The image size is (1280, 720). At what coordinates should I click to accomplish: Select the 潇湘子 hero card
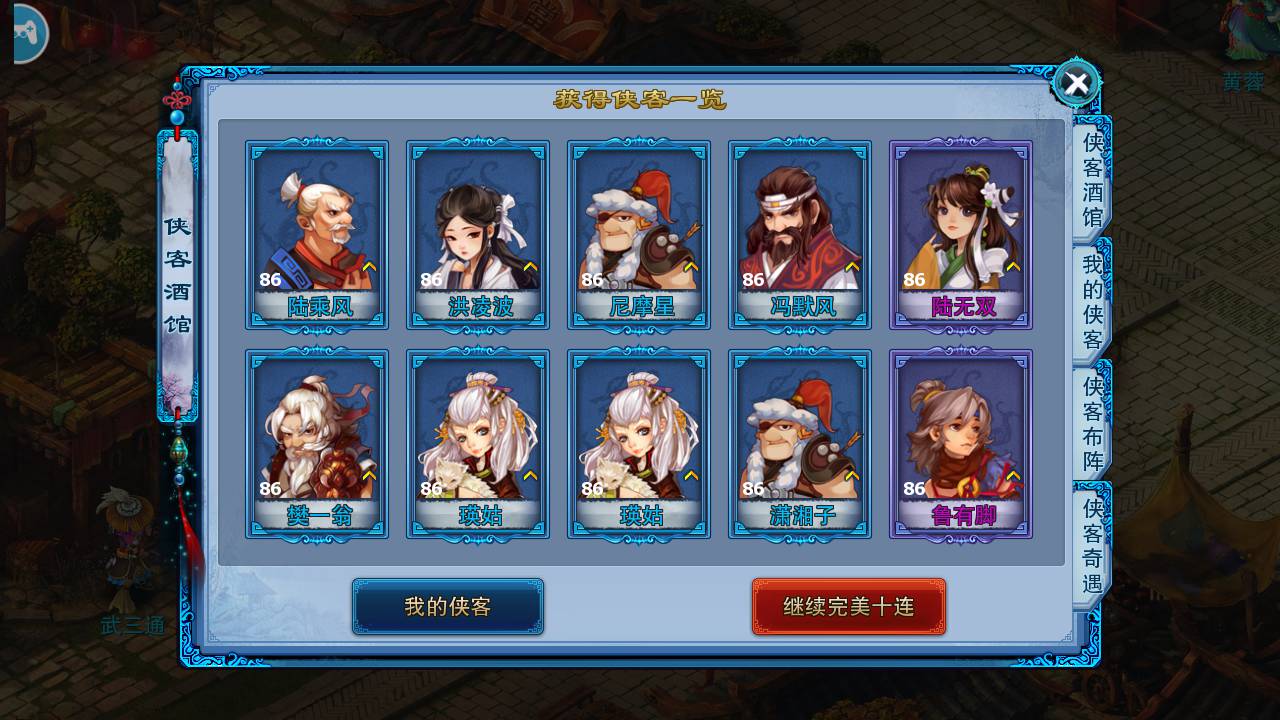[800, 444]
